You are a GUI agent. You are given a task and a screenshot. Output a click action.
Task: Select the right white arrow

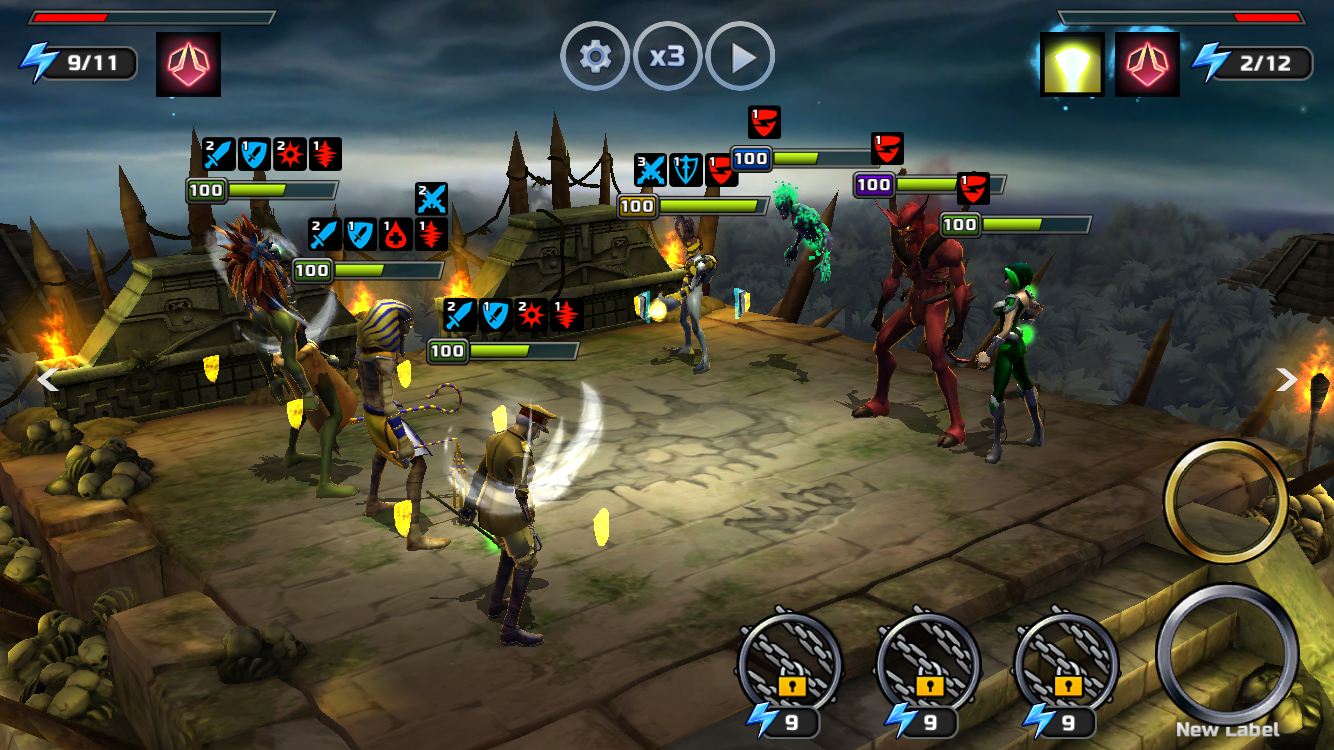click(1286, 379)
